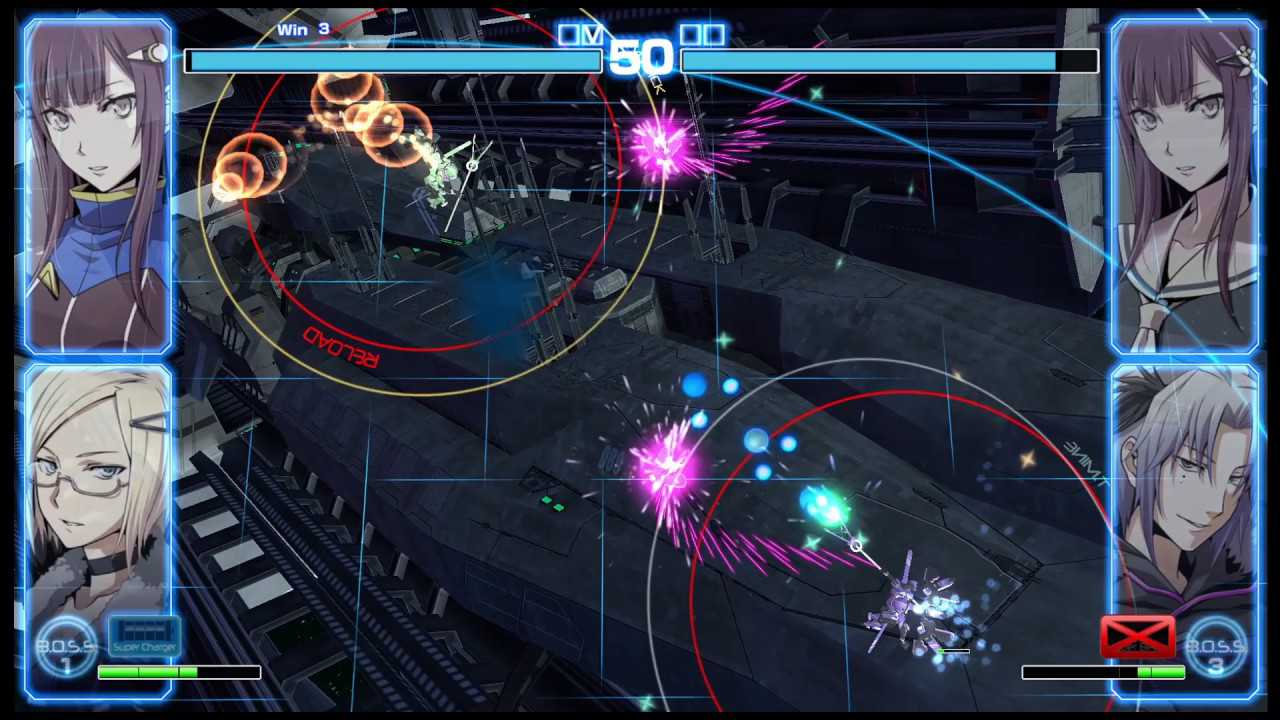This screenshot has height=720, width=1280.
Task: Click the B.O.S.S. 1 gauge emblem
Action: coord(65,646)
